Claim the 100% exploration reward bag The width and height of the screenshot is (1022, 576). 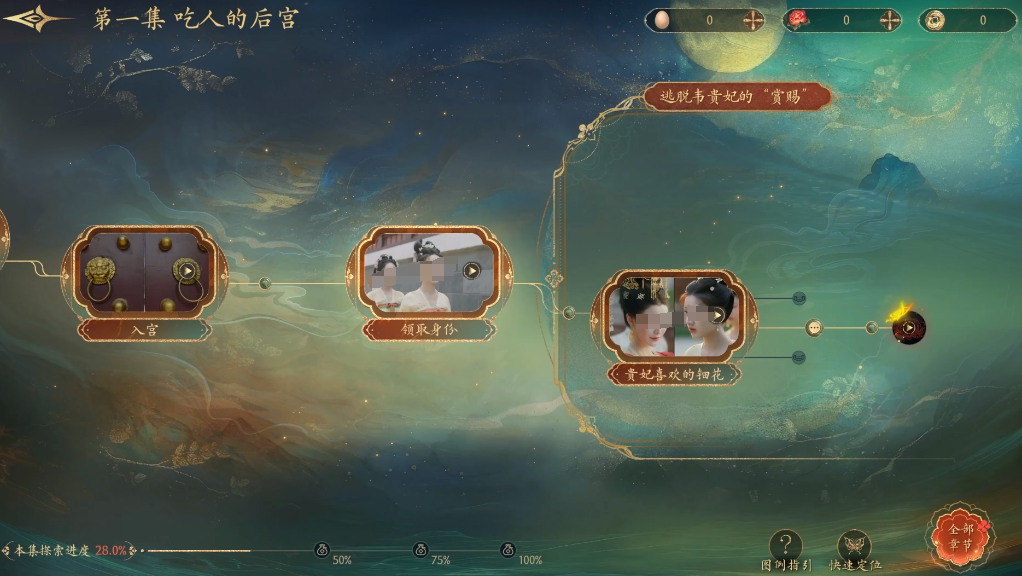coord(508,549)
